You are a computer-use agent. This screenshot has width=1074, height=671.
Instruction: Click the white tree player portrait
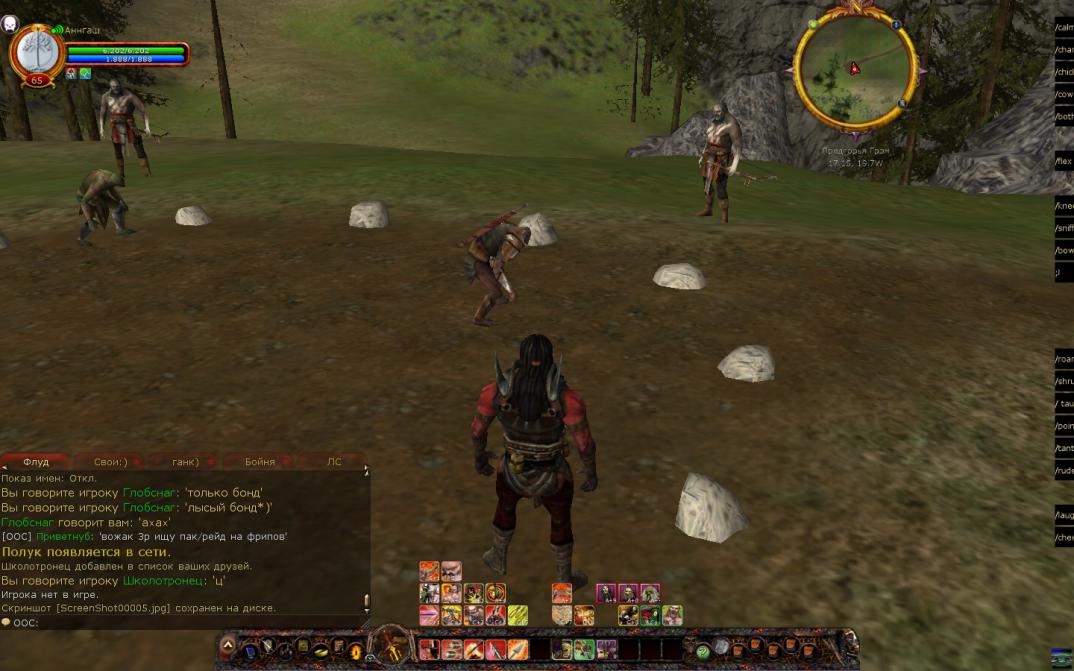pyautogui.click(x=36, y=51)
